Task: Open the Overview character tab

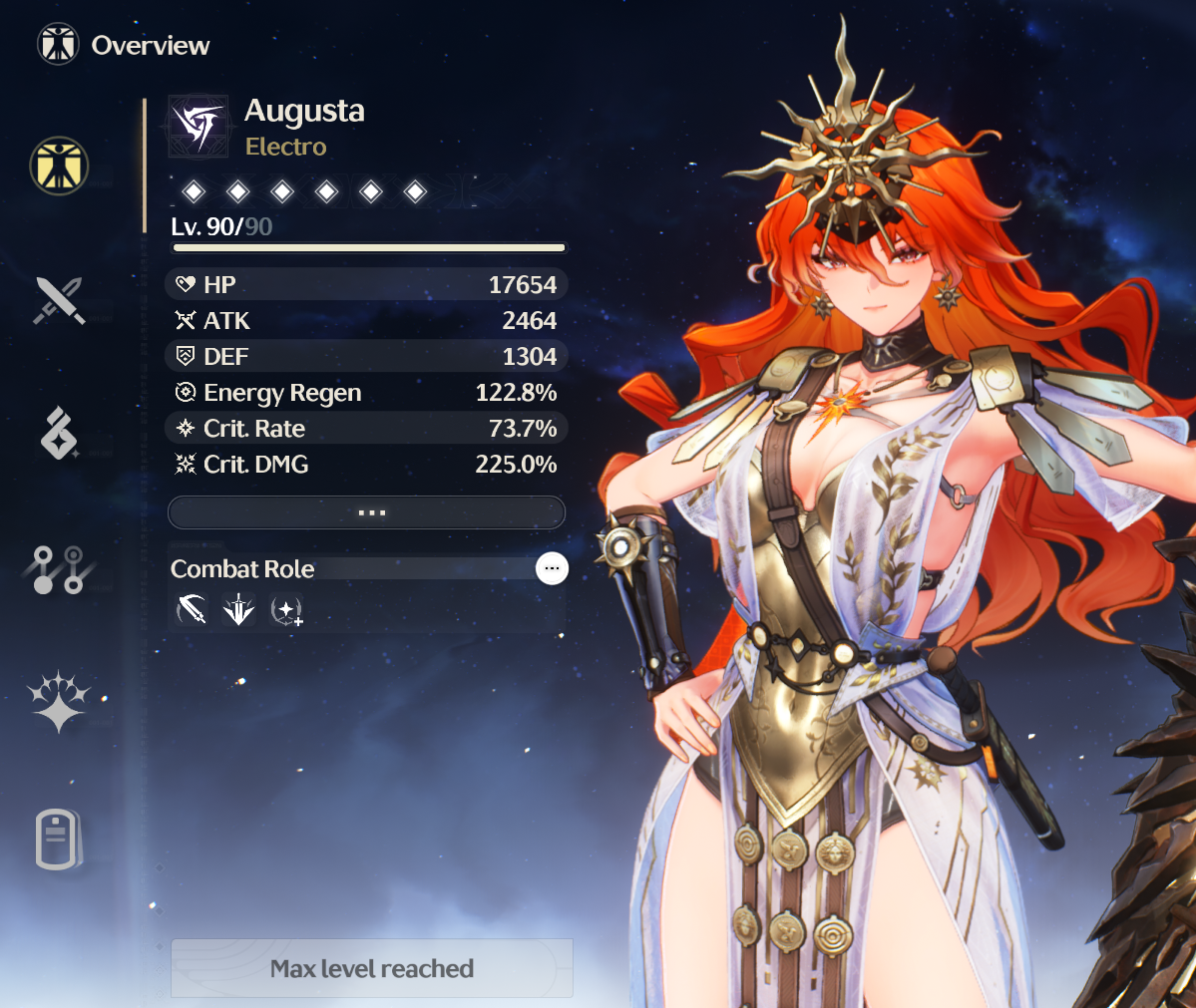Action: pos(59,166)
